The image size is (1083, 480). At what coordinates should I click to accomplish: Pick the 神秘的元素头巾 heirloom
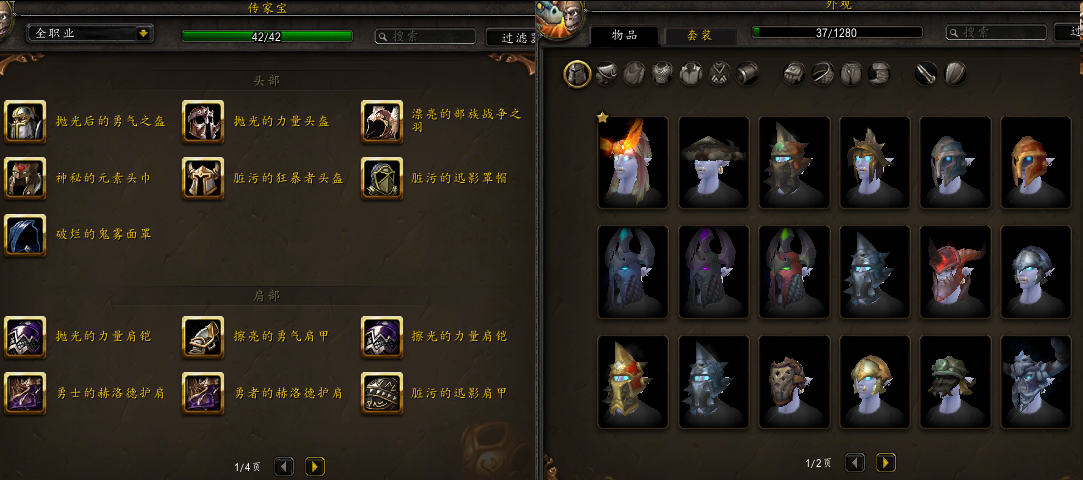click(24, 178)
